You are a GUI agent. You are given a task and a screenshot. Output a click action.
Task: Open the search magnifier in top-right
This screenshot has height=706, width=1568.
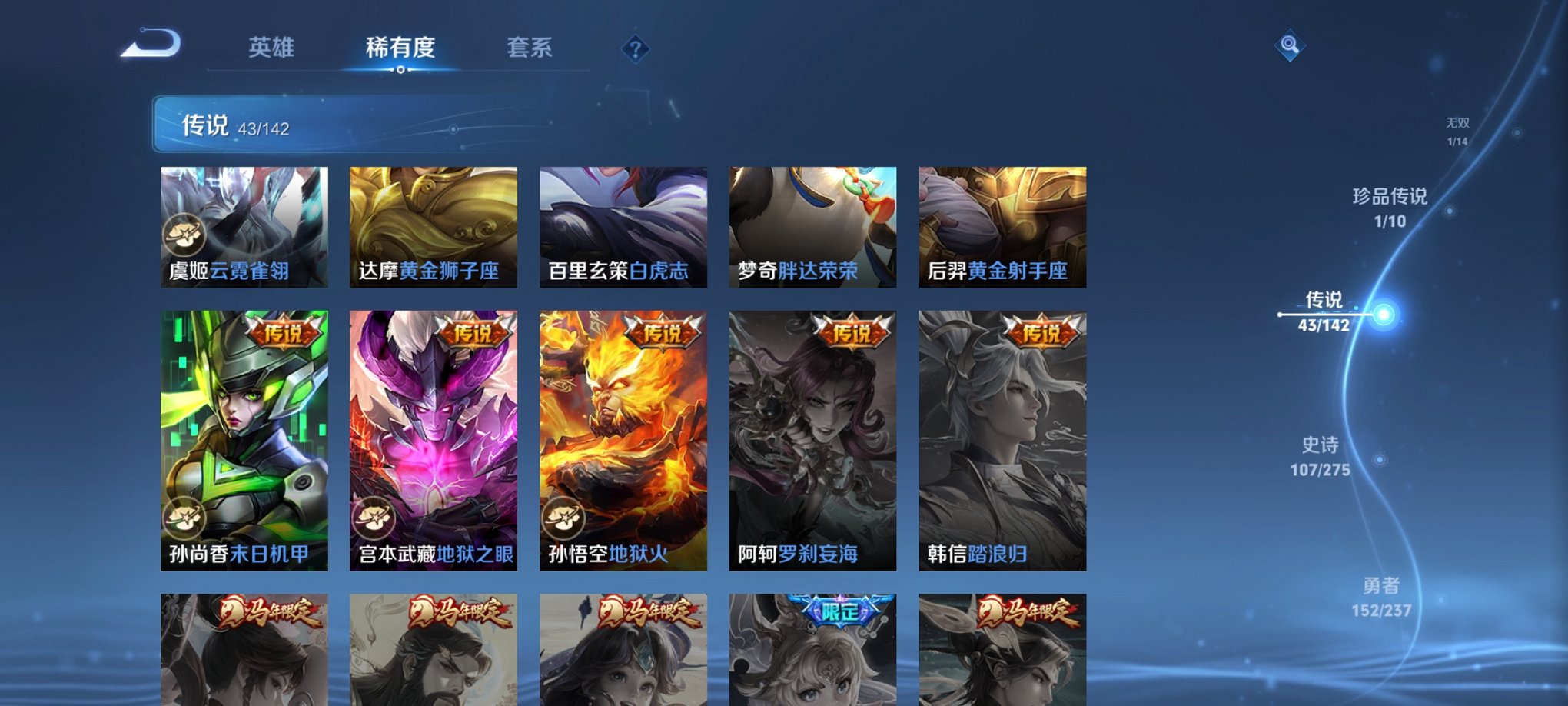pyautogui.click(x=1289, y=45)
